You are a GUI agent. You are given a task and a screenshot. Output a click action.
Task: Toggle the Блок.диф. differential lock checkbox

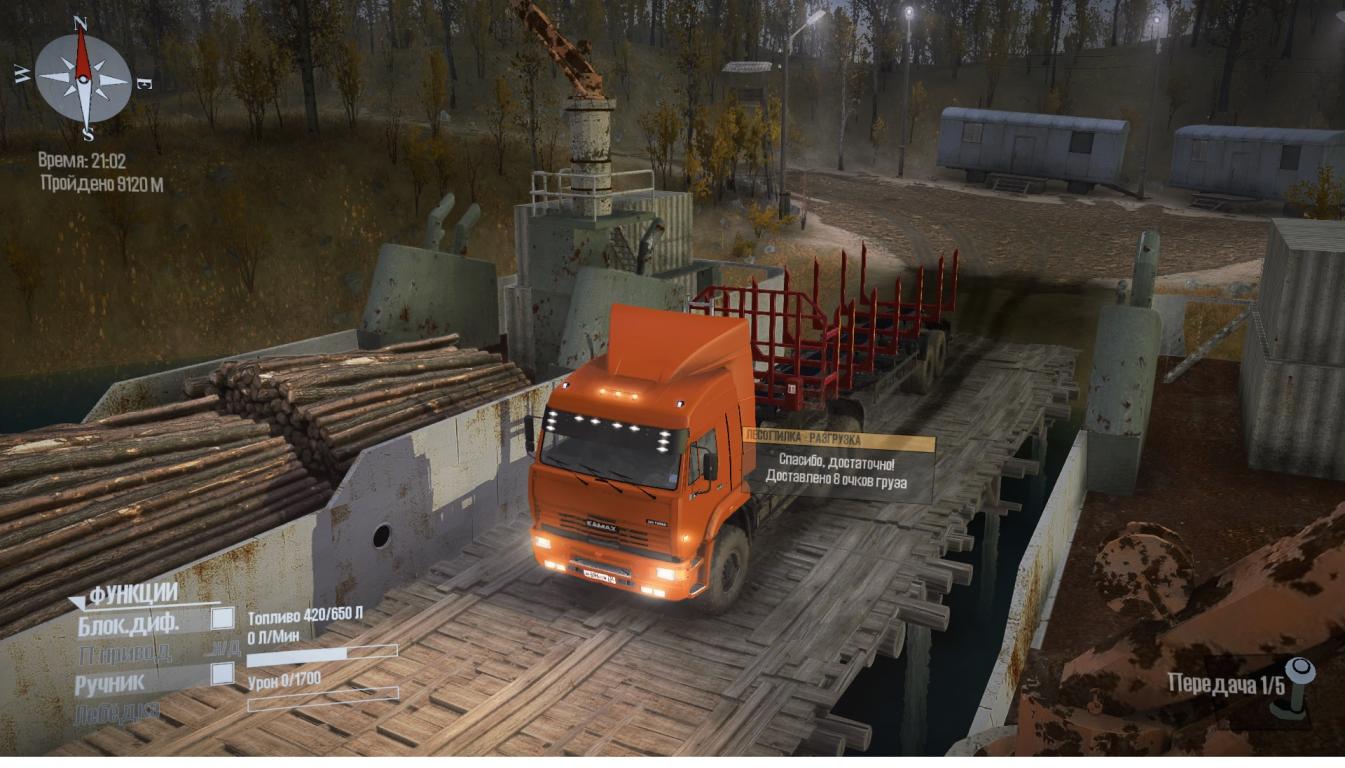click(222, 619)
